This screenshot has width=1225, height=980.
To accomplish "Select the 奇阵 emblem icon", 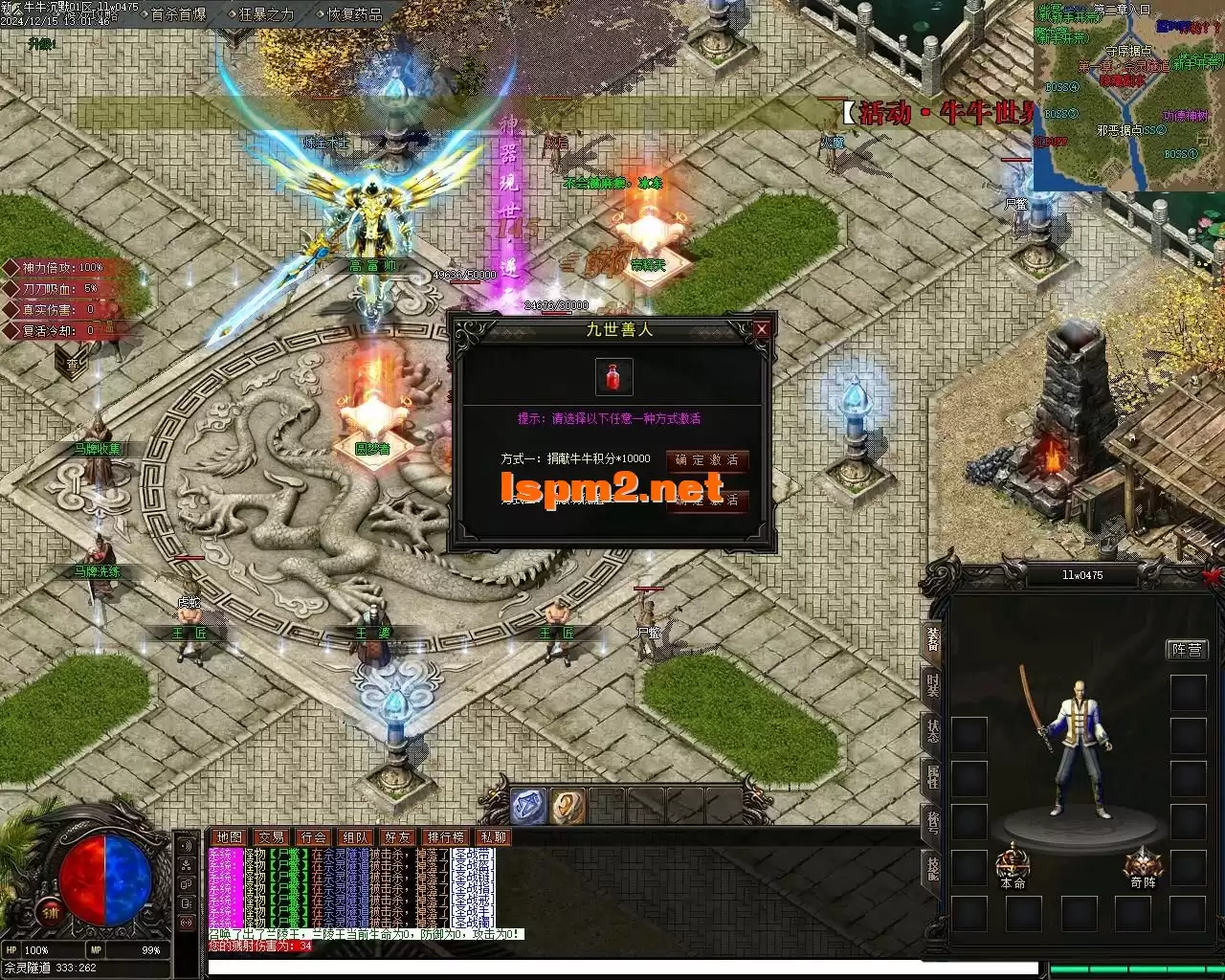I will coord(1142,864).
